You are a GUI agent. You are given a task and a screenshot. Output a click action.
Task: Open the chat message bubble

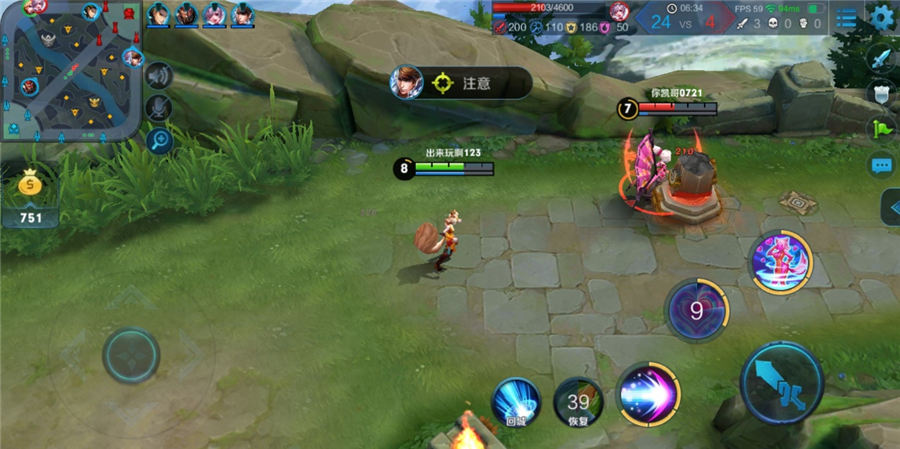point(881,165)
